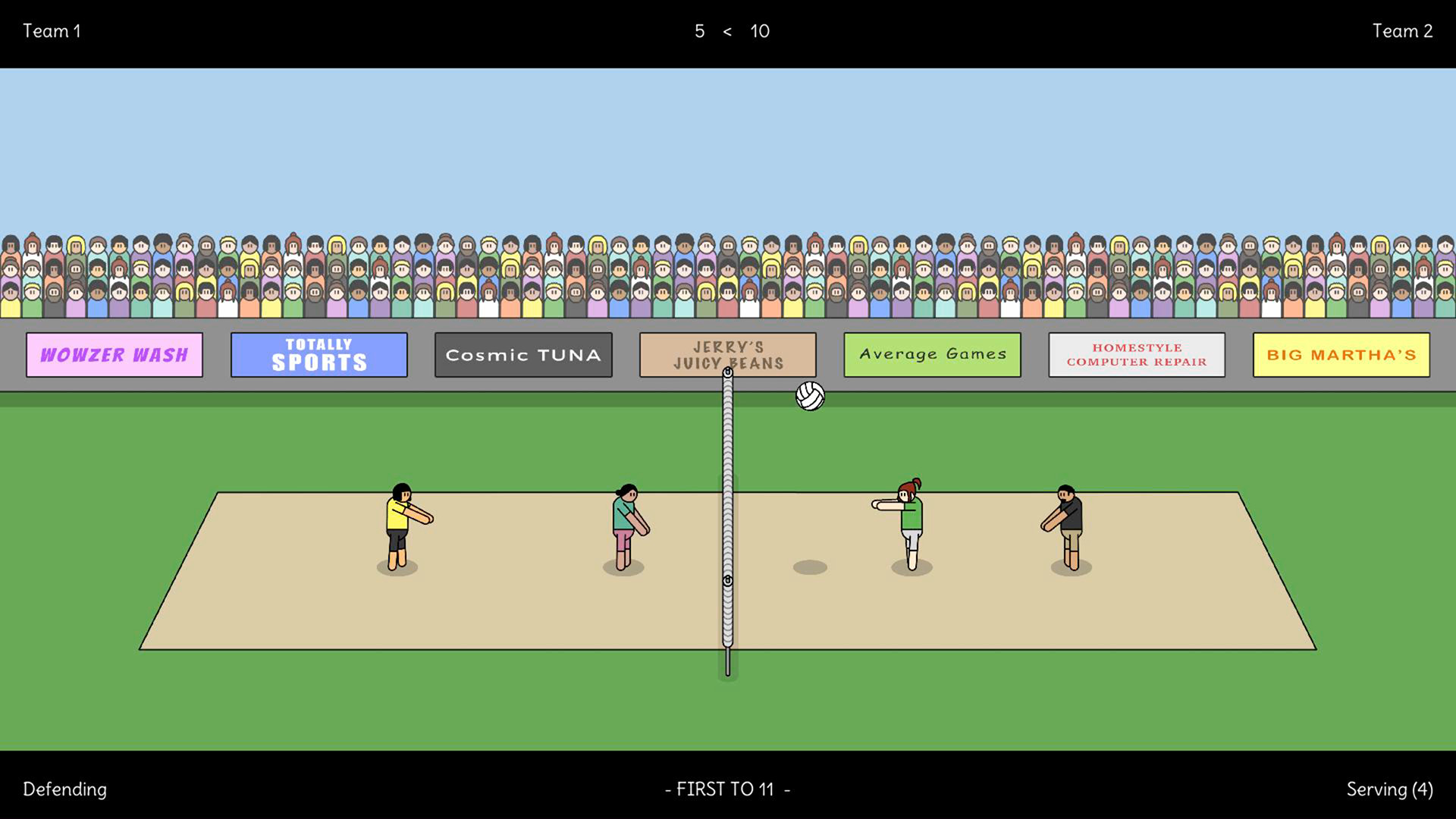Click the volleyball above the net

808,395
